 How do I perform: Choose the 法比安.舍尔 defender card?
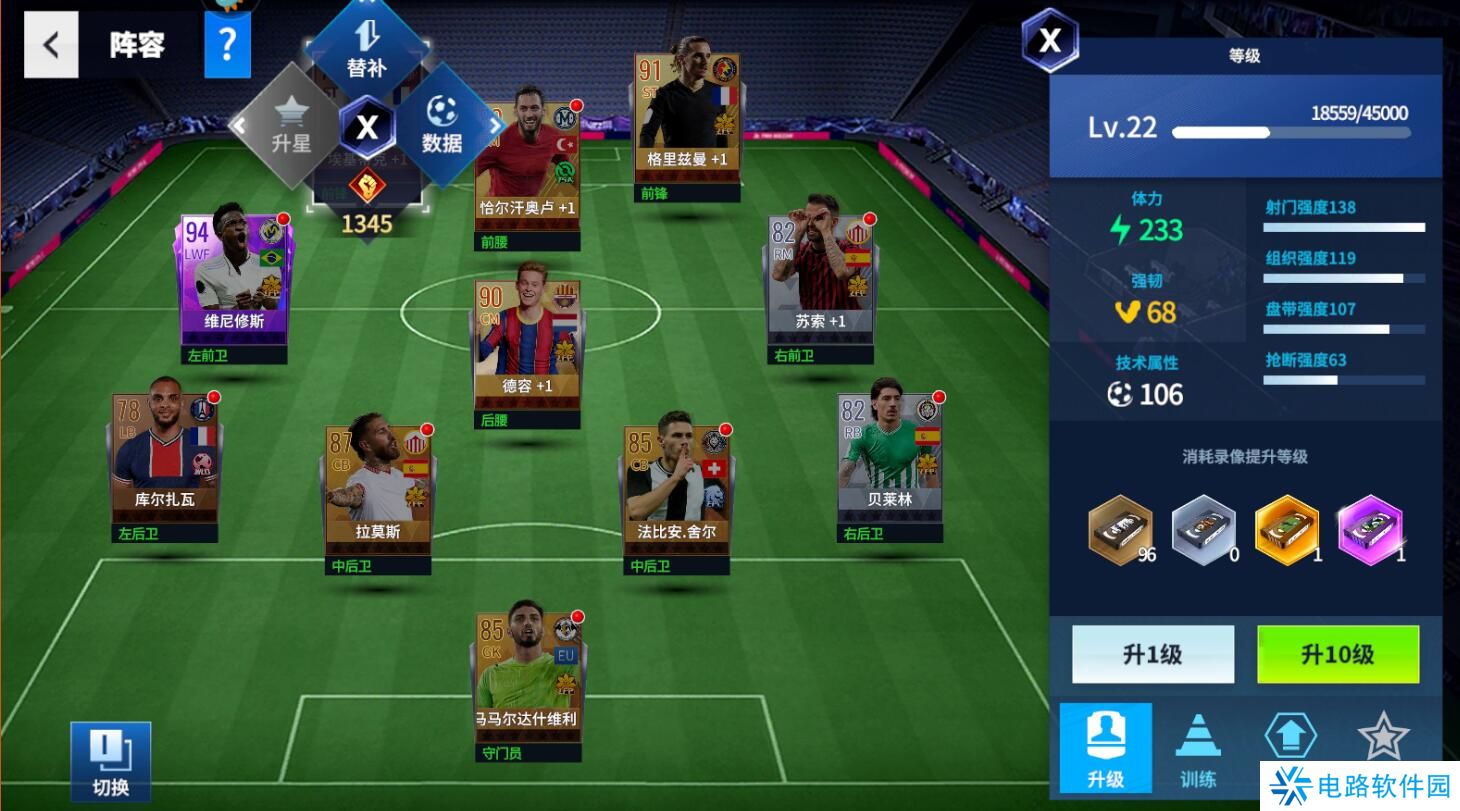point(676,488)
